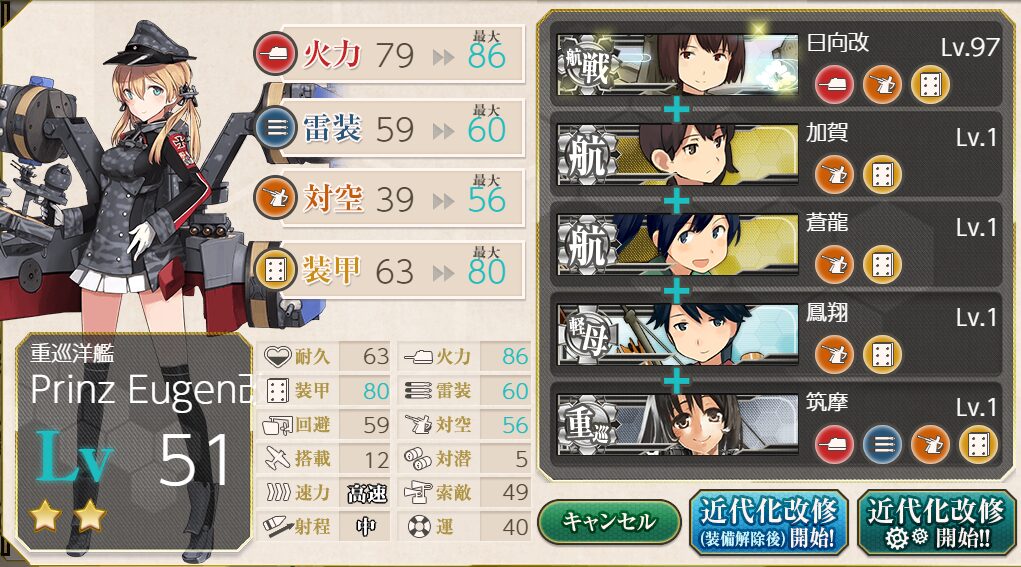Cancel the modernization with キャンセル
The image size is (1021, 567).
pos(608,521)
